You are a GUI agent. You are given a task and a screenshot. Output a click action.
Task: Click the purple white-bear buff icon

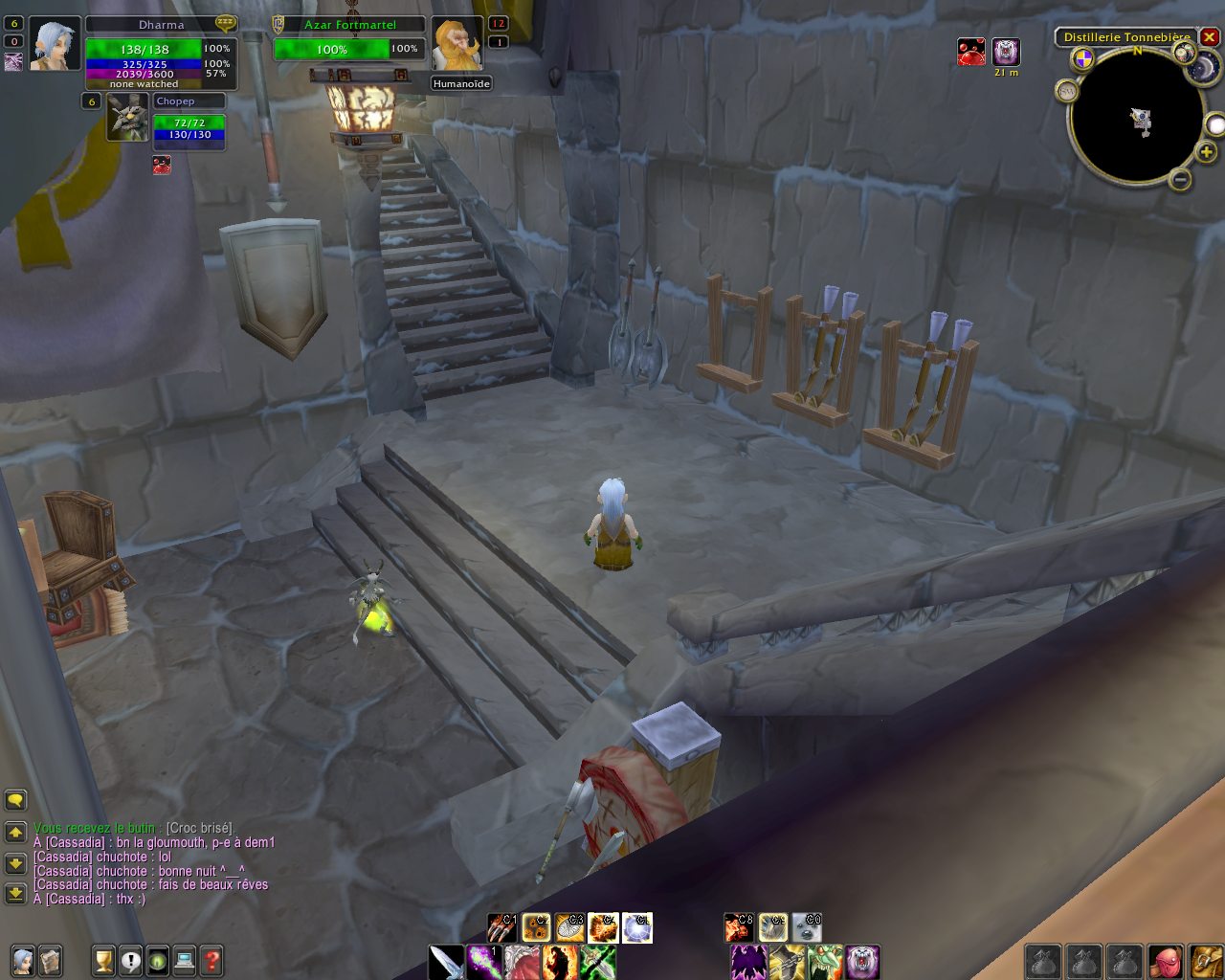(1006, 52)
